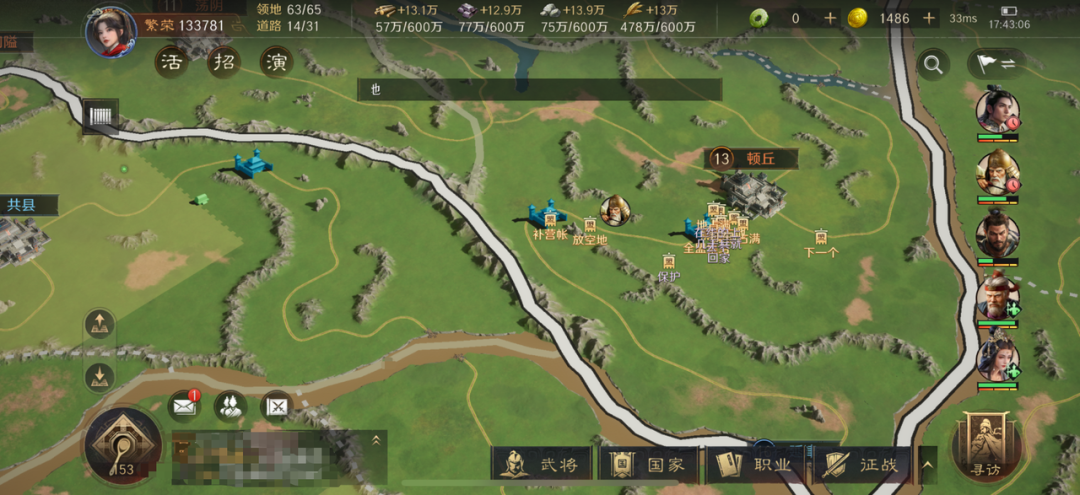Expand the bottom menu bar arrow
Screen dimensions: 1080x495
point(929,464)
